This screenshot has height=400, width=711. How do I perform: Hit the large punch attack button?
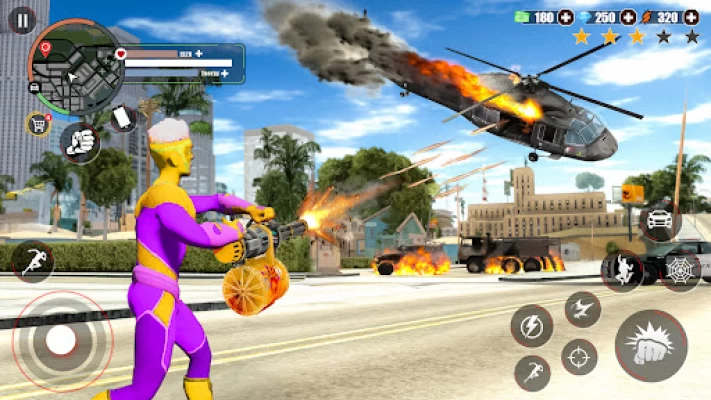[651, 345]
